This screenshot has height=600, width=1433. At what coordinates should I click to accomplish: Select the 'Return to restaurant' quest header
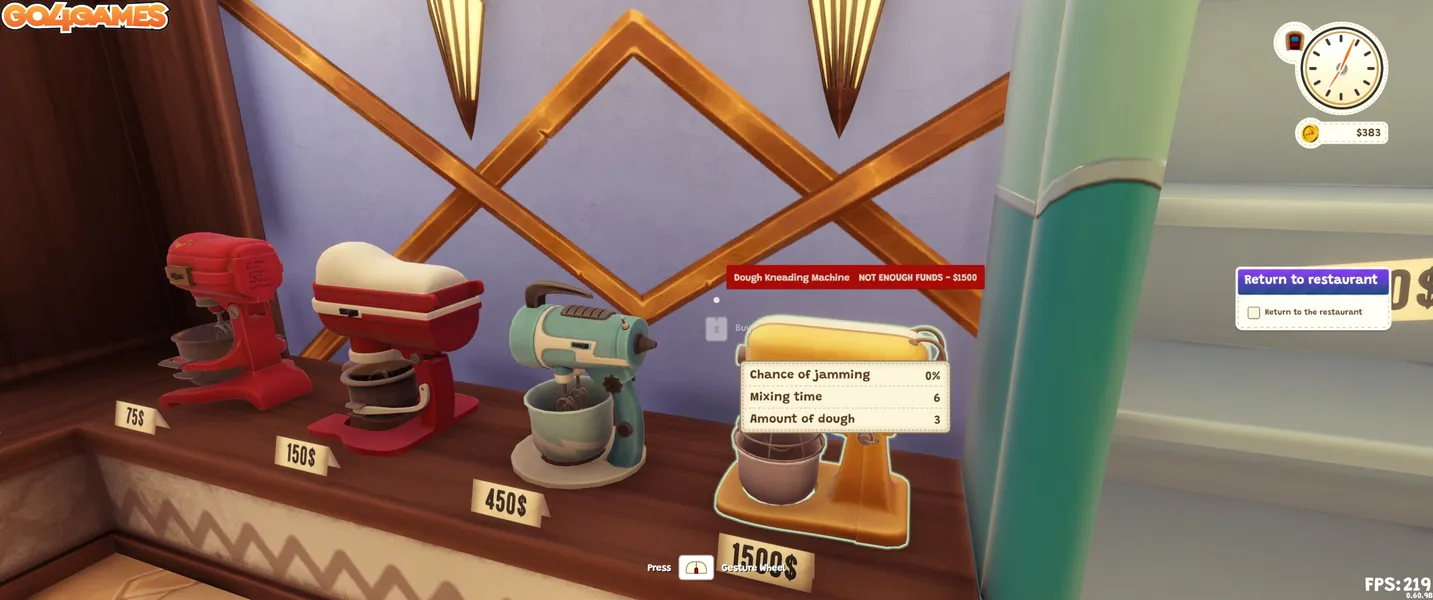click(x=1311, y=280)
